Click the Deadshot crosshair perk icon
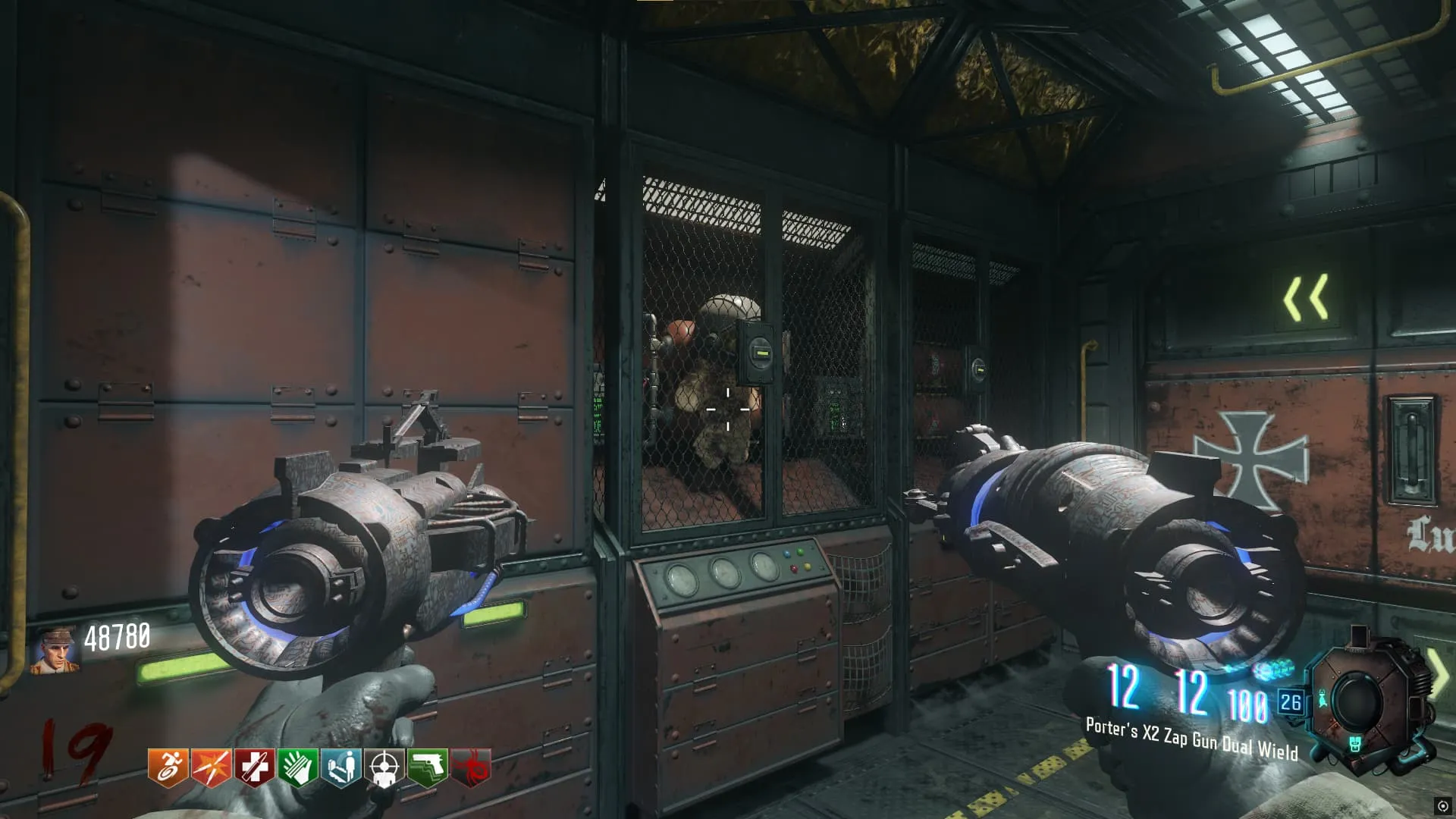Viewport: 1456px width, 819px height. coord(385,767)
